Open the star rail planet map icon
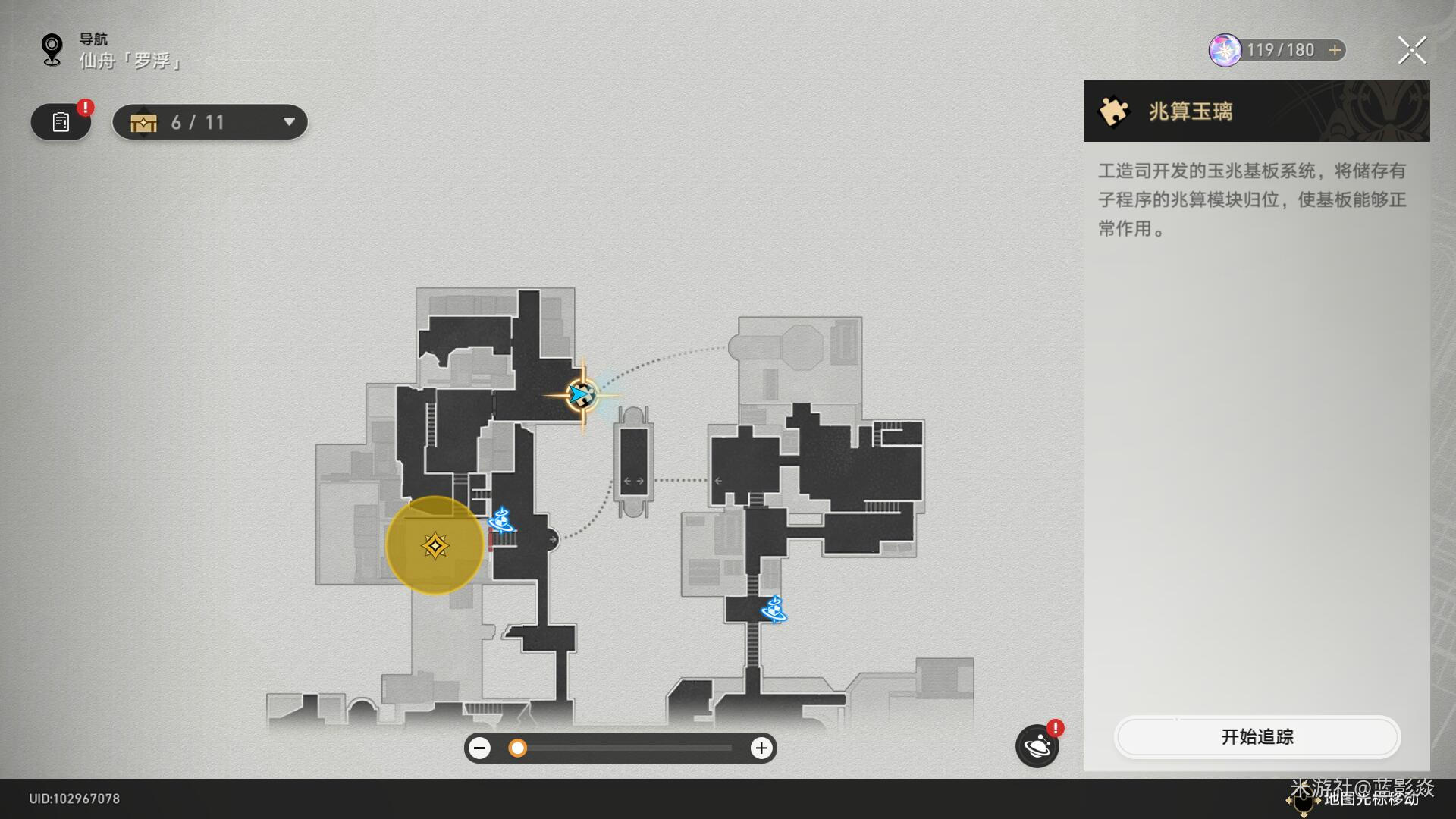 [1037, 746]
